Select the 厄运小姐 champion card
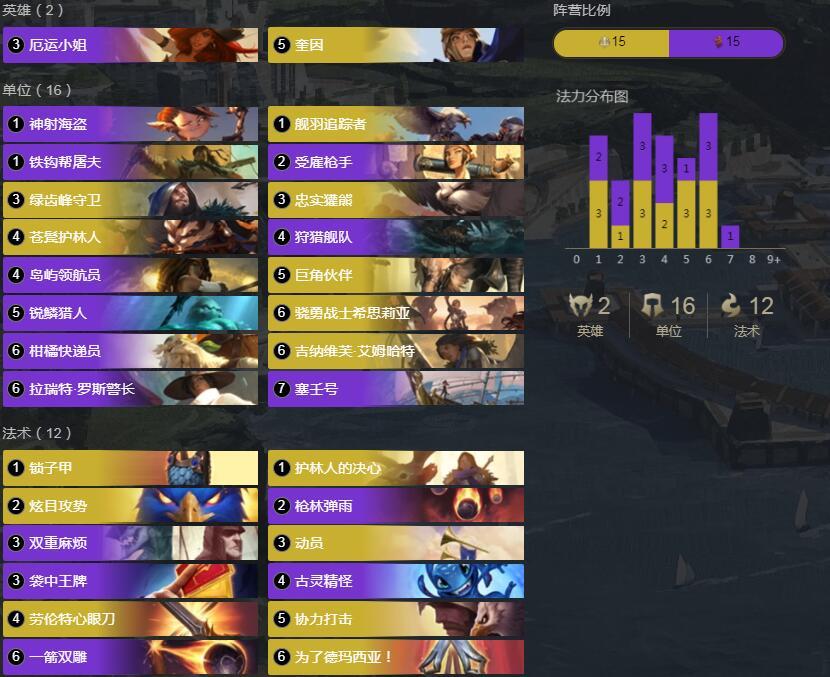The image size is (830, 677). pyautogui.click(x=130, y=45)
